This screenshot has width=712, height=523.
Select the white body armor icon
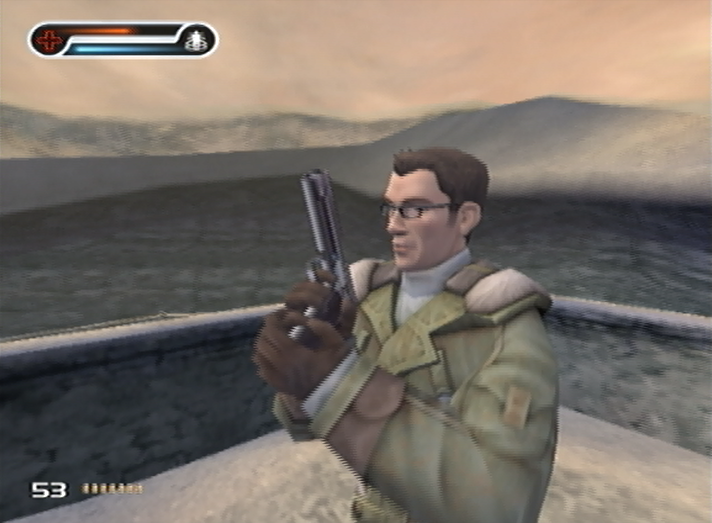tap(195, 41)
